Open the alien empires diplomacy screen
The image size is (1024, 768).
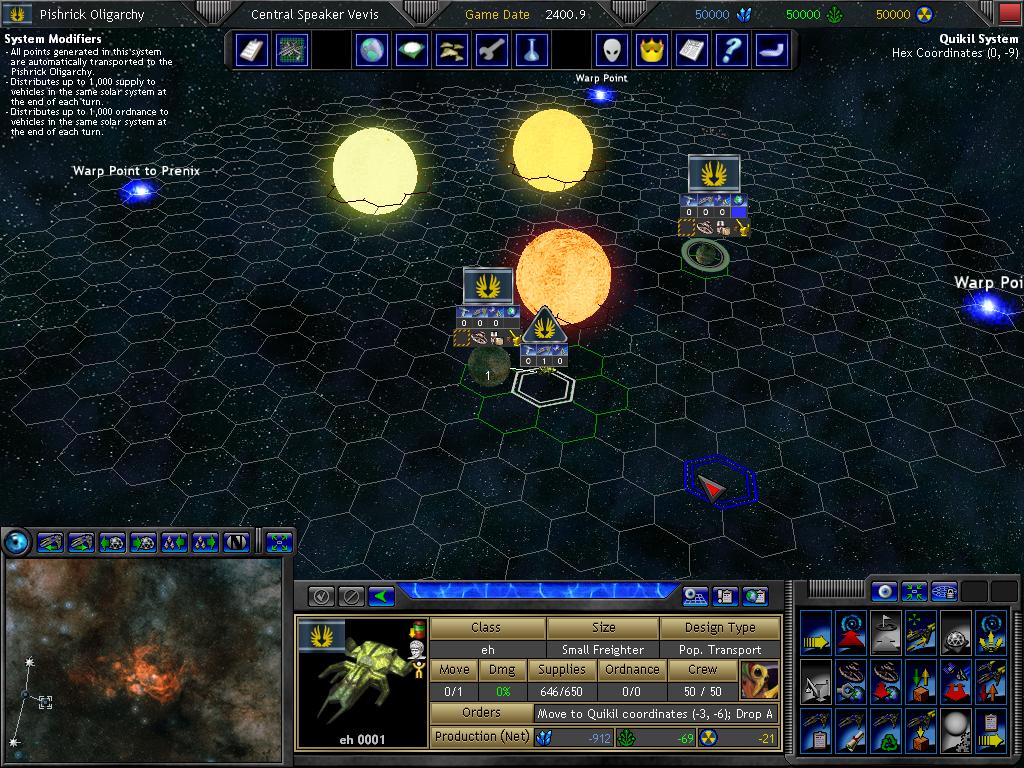(613, 49)
